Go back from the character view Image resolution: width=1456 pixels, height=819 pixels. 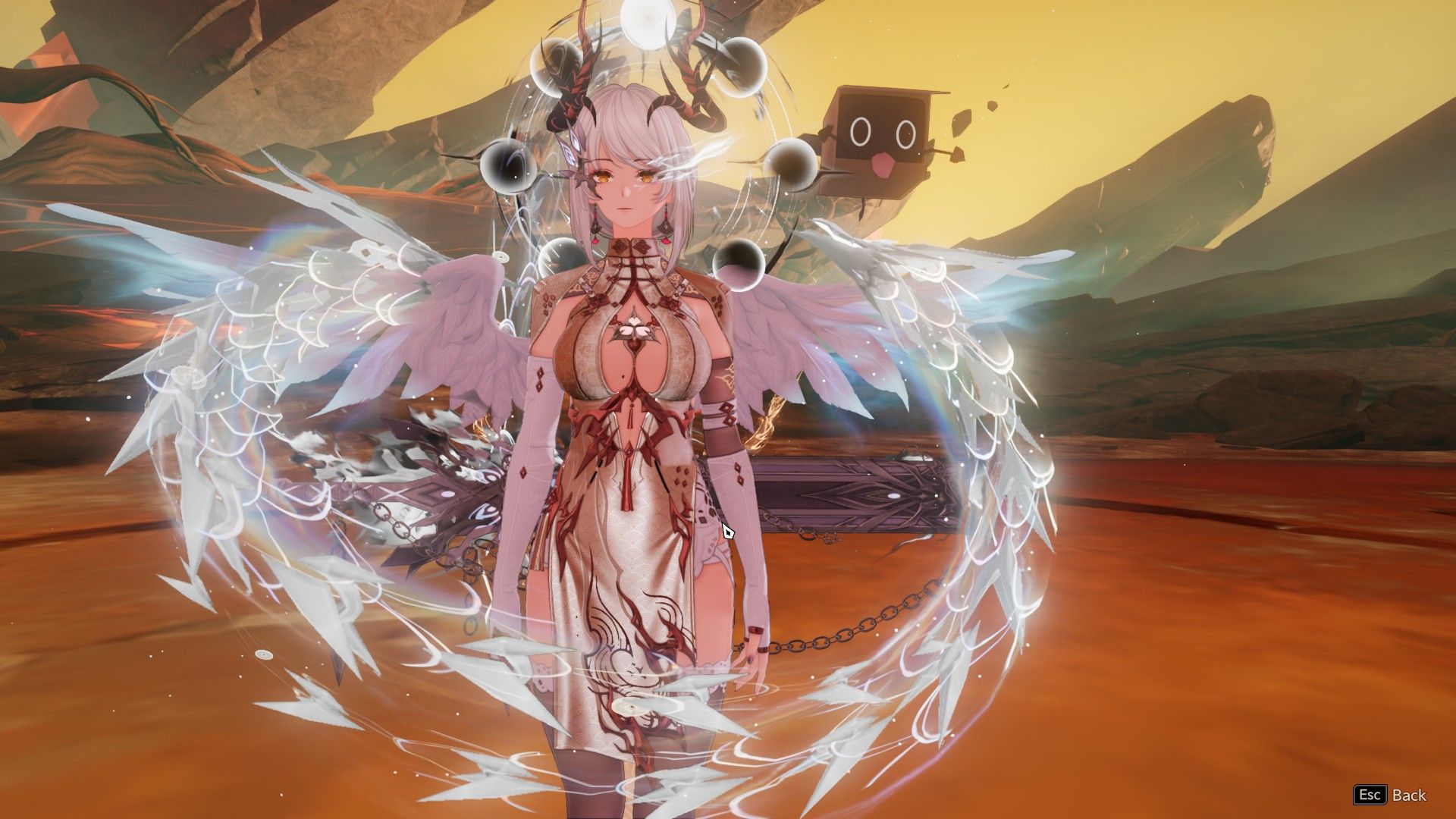coord(1390,795)
